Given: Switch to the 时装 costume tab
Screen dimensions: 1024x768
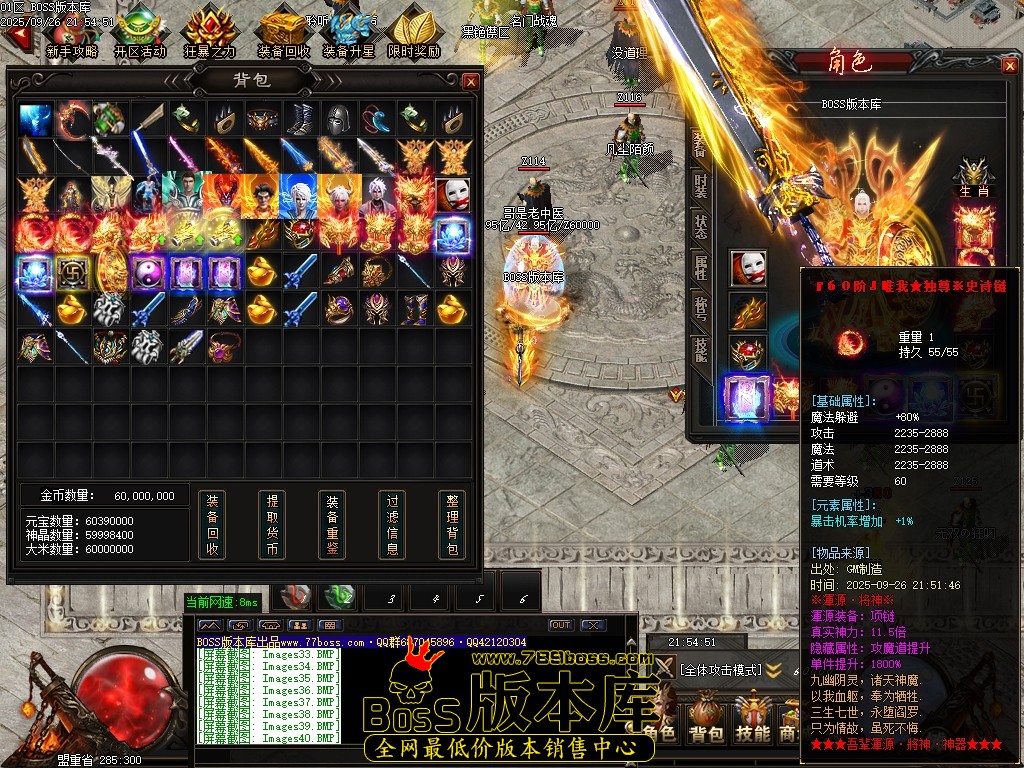Looking at the screenshot, I should pyautogui.click(x=700, y=185).
